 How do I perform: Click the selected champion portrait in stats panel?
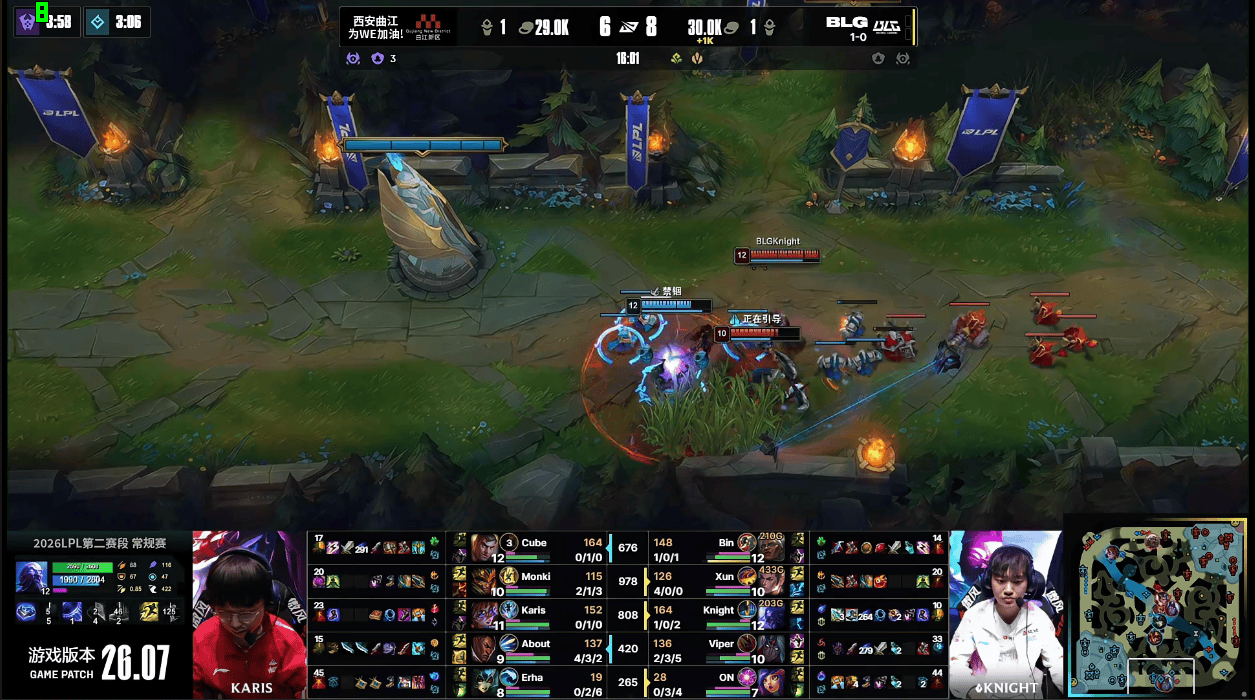(x=30, y=578)
